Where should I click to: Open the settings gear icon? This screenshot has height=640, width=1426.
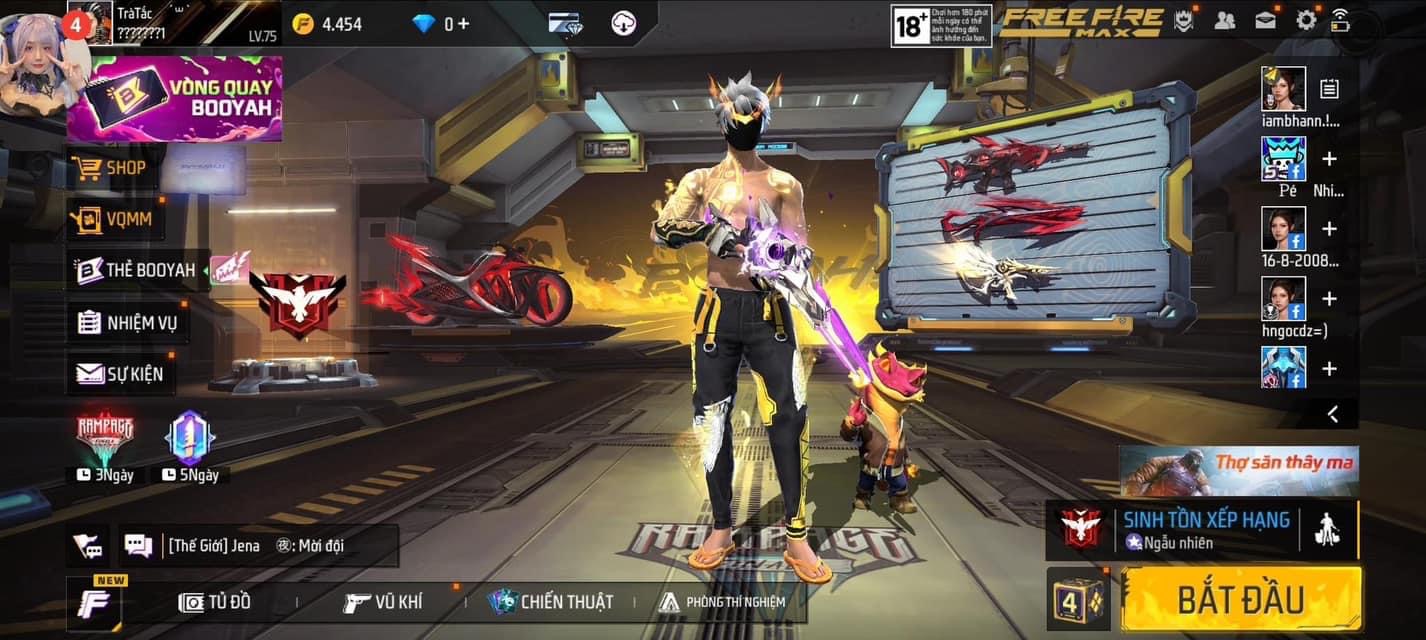(1305, 20)
